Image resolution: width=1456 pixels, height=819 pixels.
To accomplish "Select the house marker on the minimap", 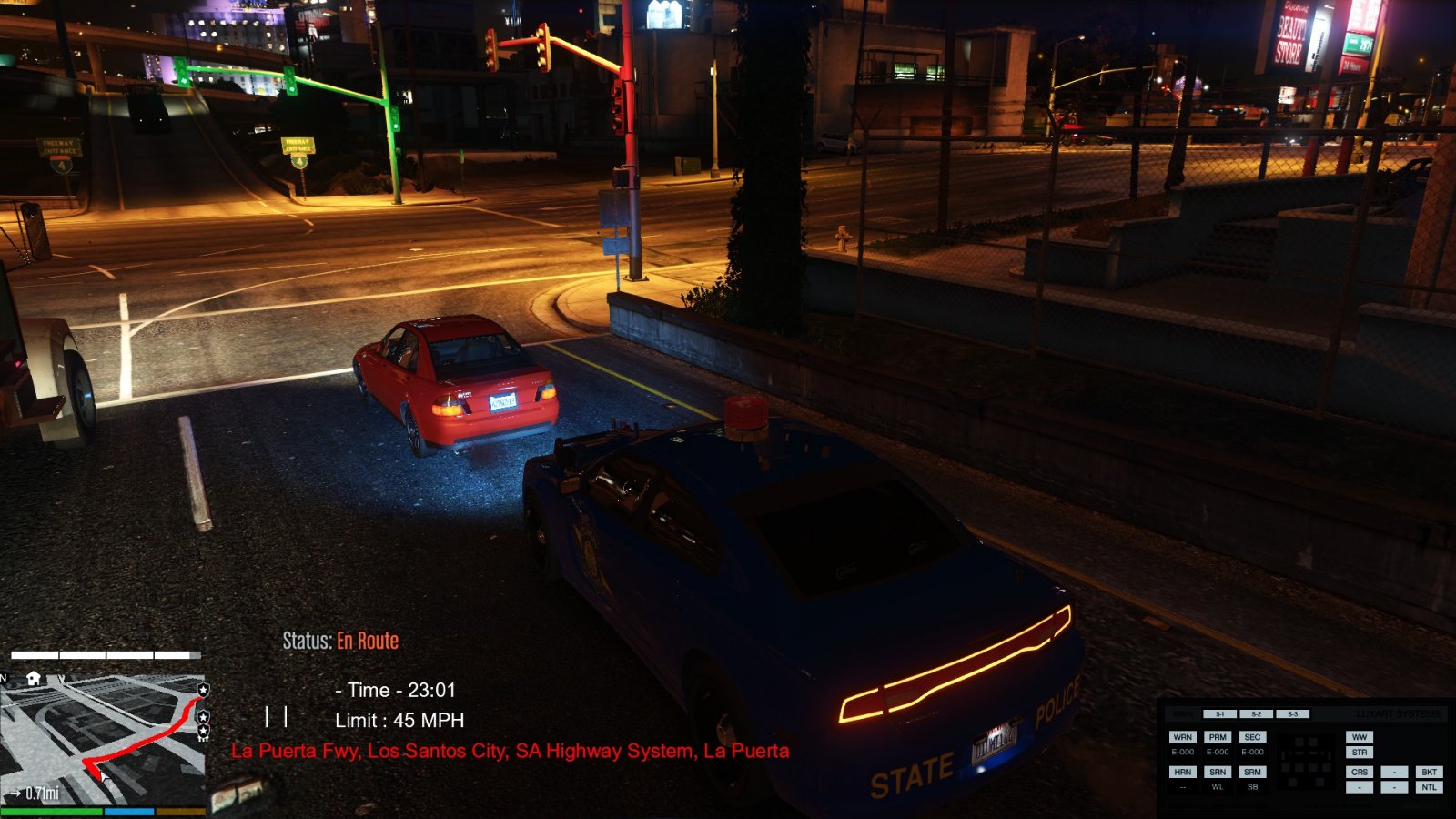I will point(35,678).
